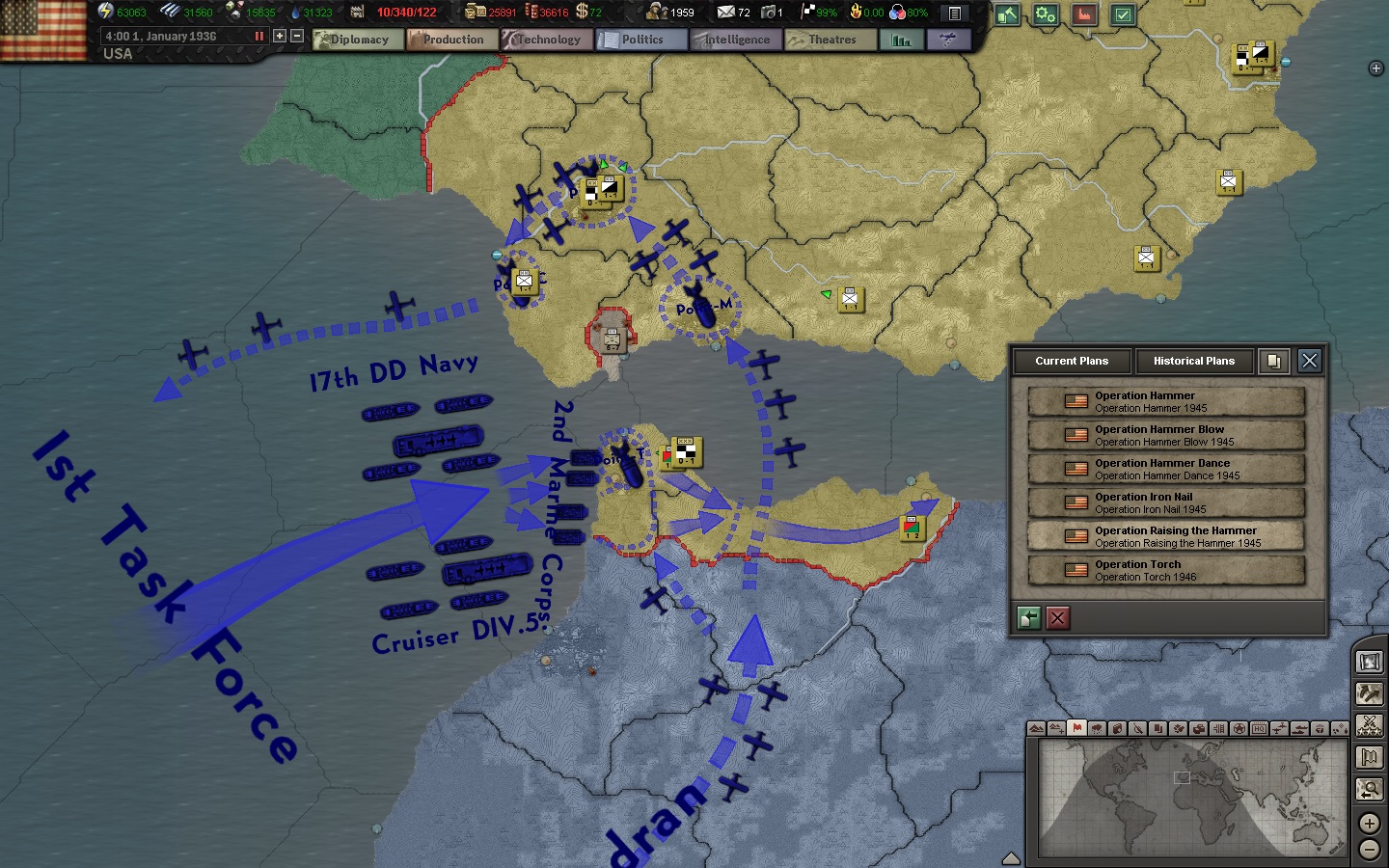Click the crossed-swords battles icon on right sidebar
This screenshot has height=868, width=1389.
click(x=1370, y=724)
